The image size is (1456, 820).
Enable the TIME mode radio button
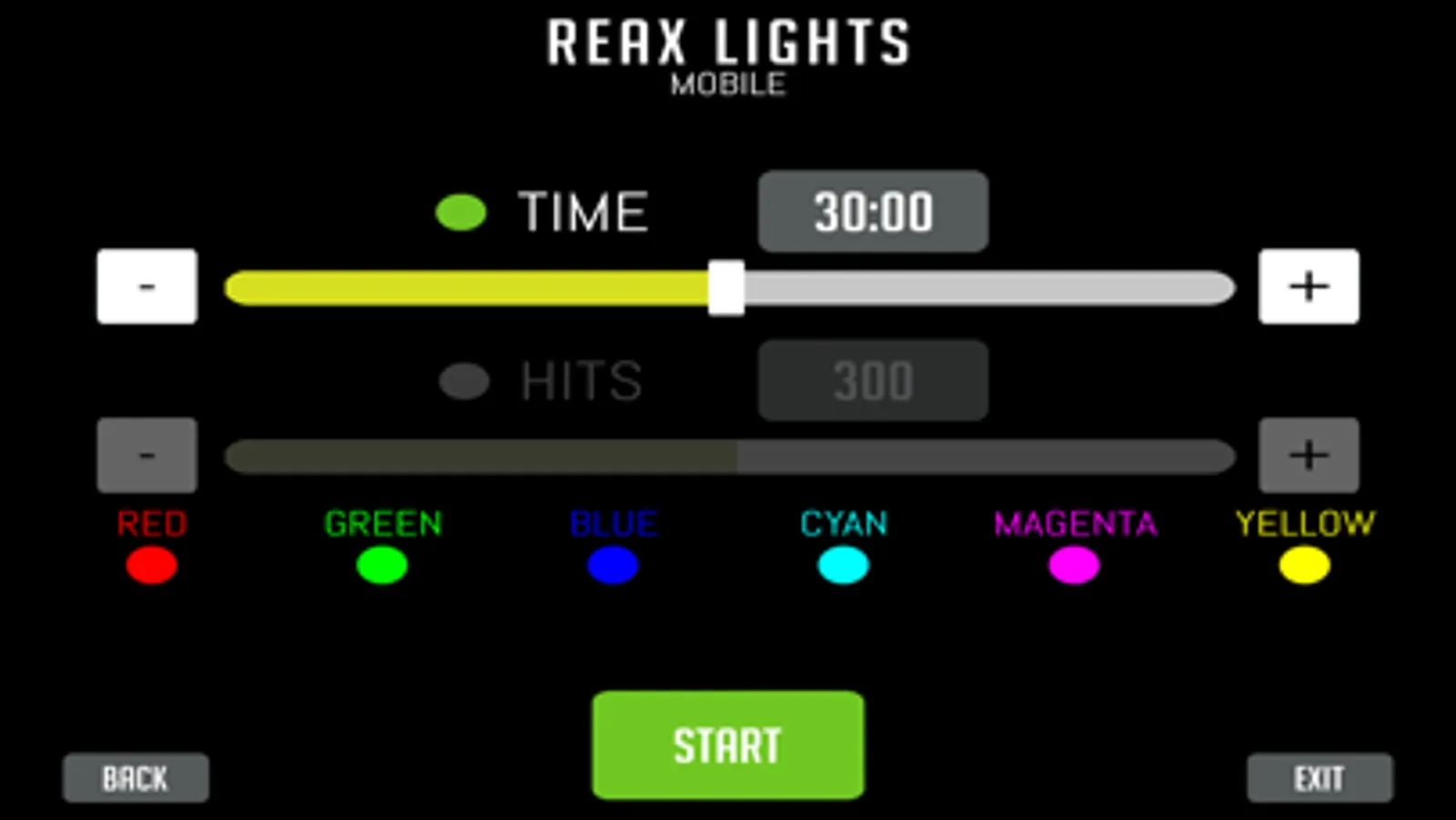pyautogui.click(x=463, y=211)
